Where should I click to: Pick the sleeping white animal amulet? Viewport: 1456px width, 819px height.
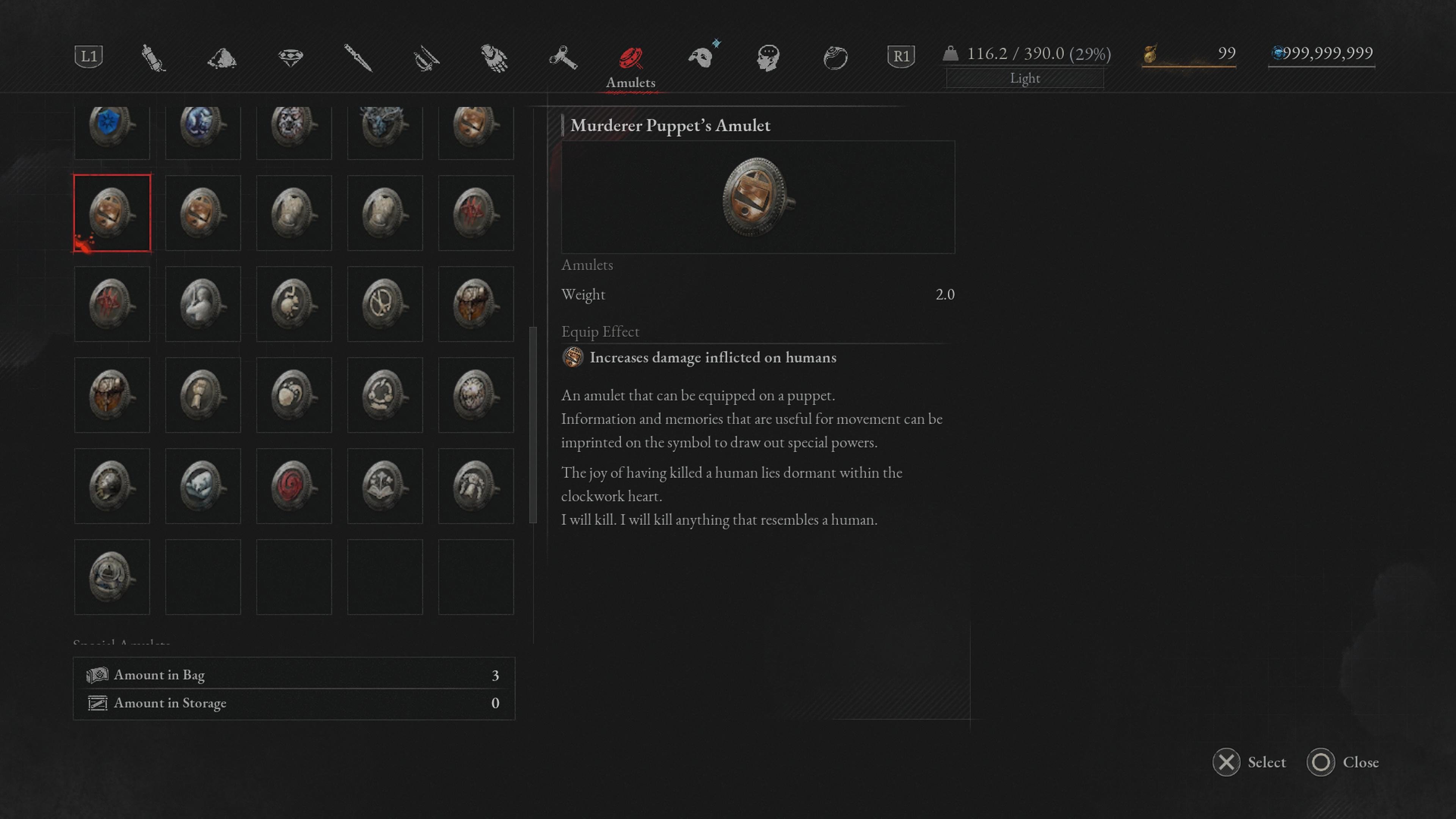tap(202, 485)
